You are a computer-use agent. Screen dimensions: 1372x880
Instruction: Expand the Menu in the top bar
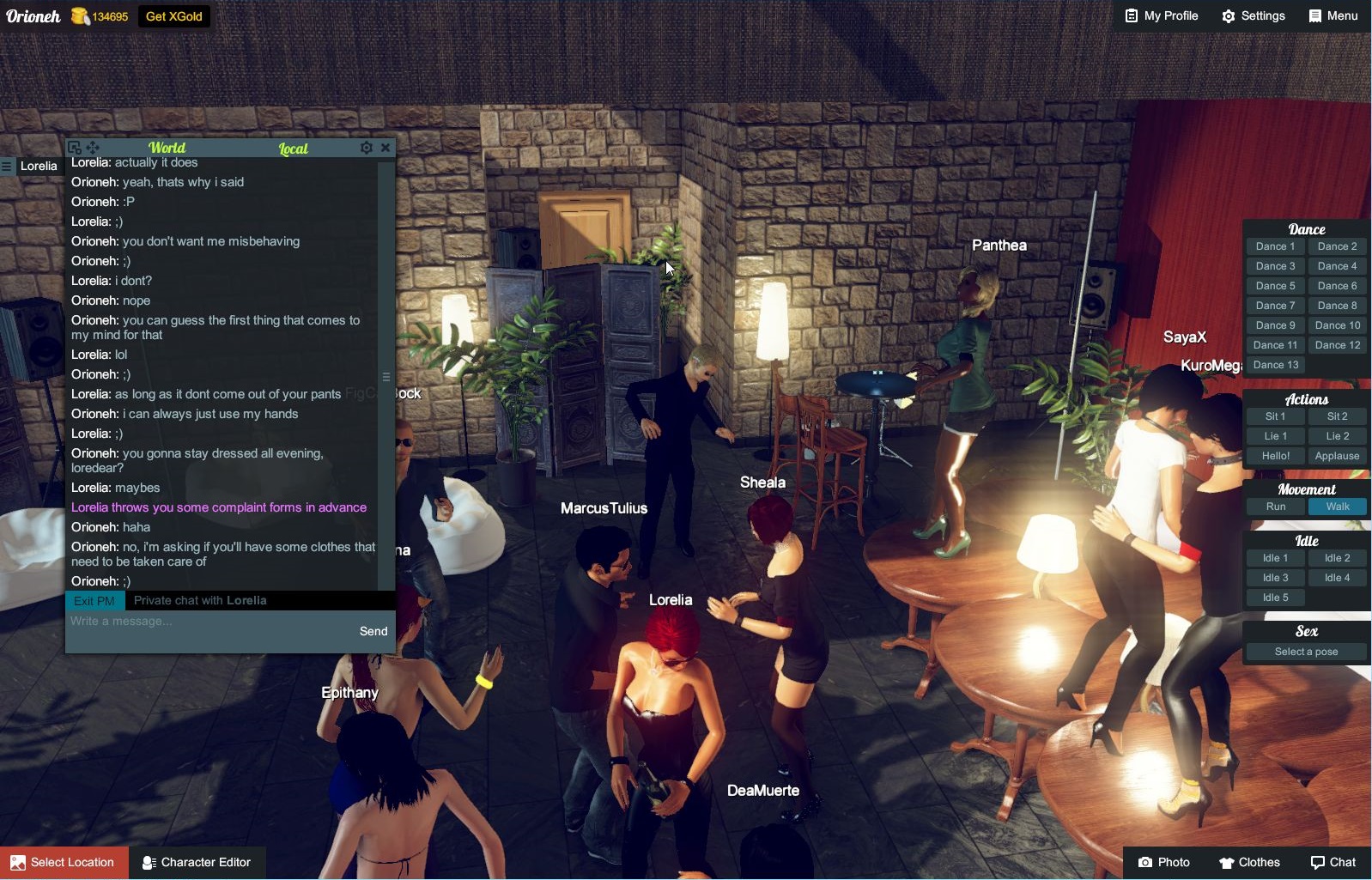tap(1332, 15)
